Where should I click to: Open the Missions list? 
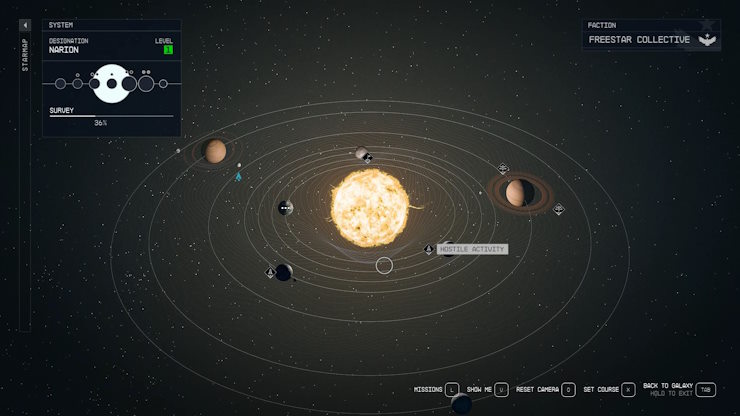(x=451, y=389)
